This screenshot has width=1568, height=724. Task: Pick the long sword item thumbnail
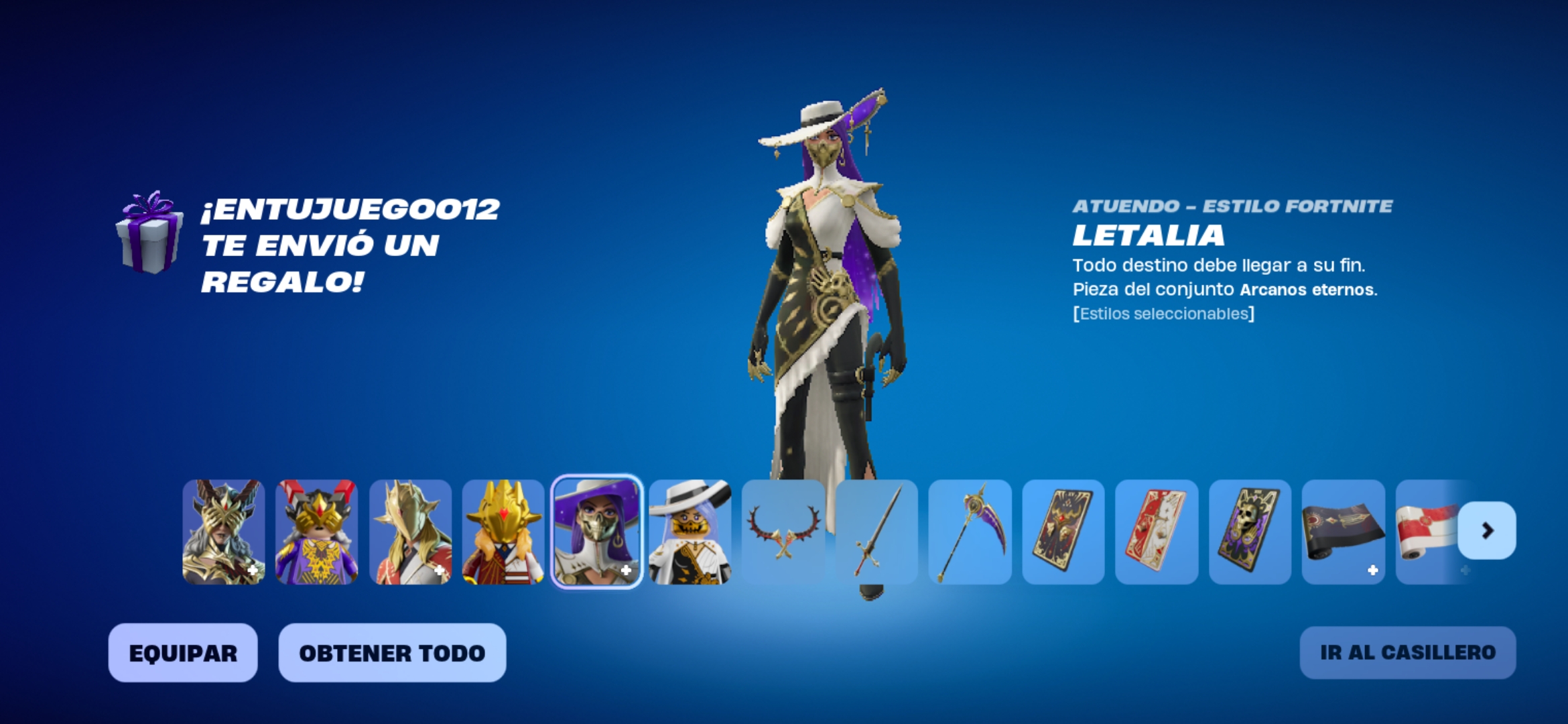(876, 532)
